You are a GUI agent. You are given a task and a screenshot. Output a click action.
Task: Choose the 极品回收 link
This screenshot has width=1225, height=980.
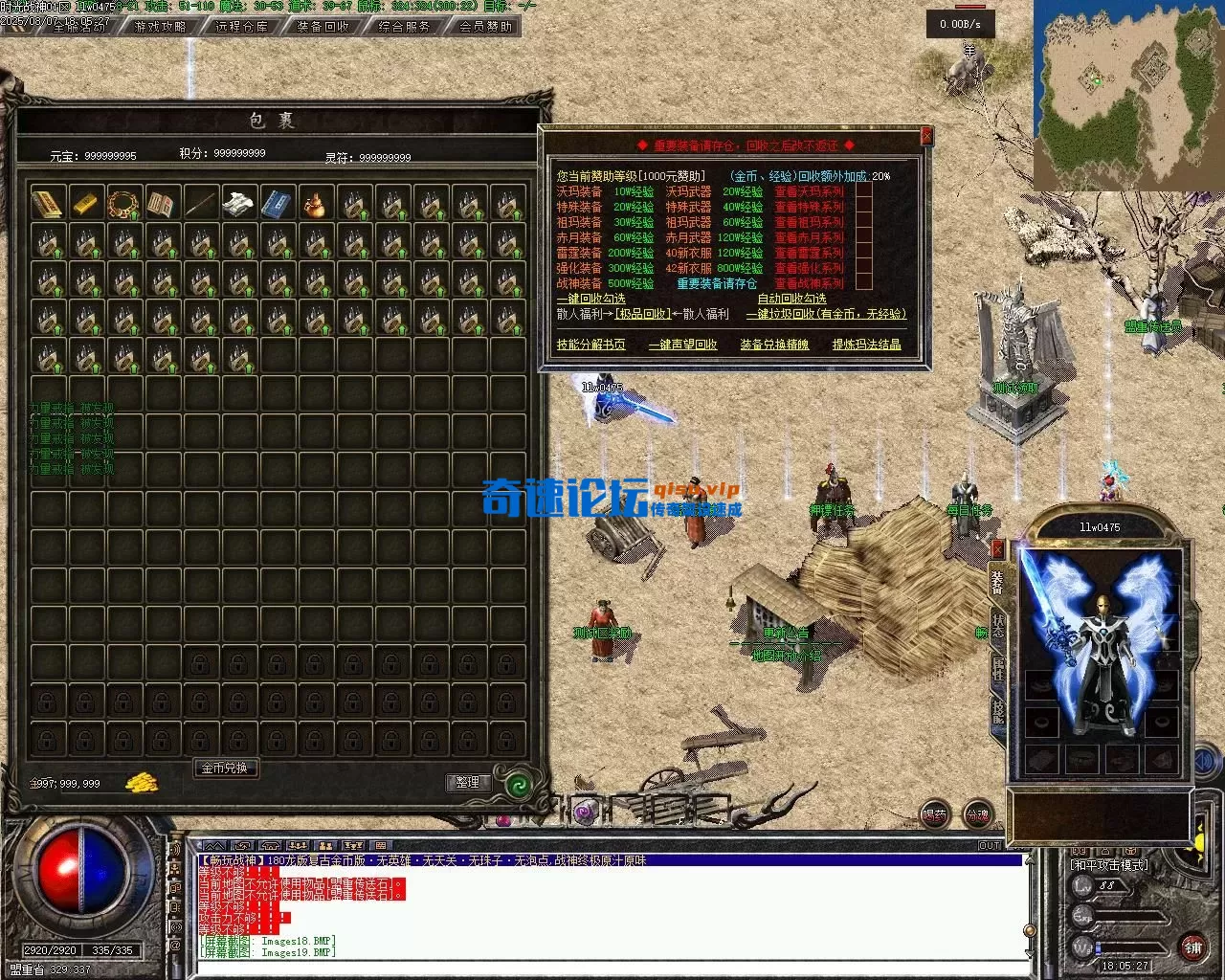pyautogui.click(x=643, y=314)
